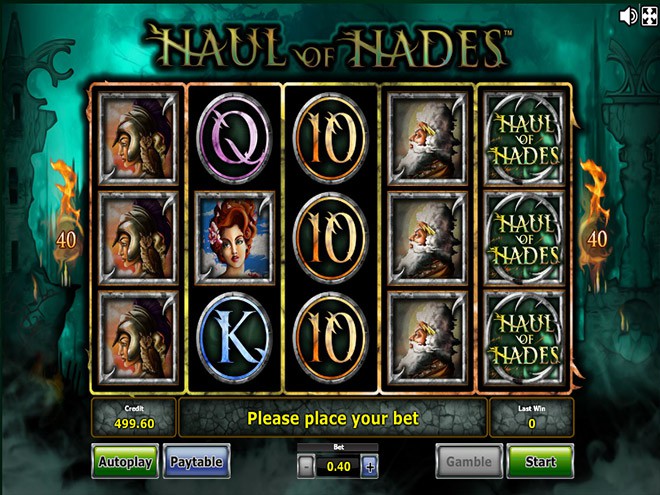Toggle the sound speaker icon
Viewport: 660px width, 495px height.
[628, 16]
